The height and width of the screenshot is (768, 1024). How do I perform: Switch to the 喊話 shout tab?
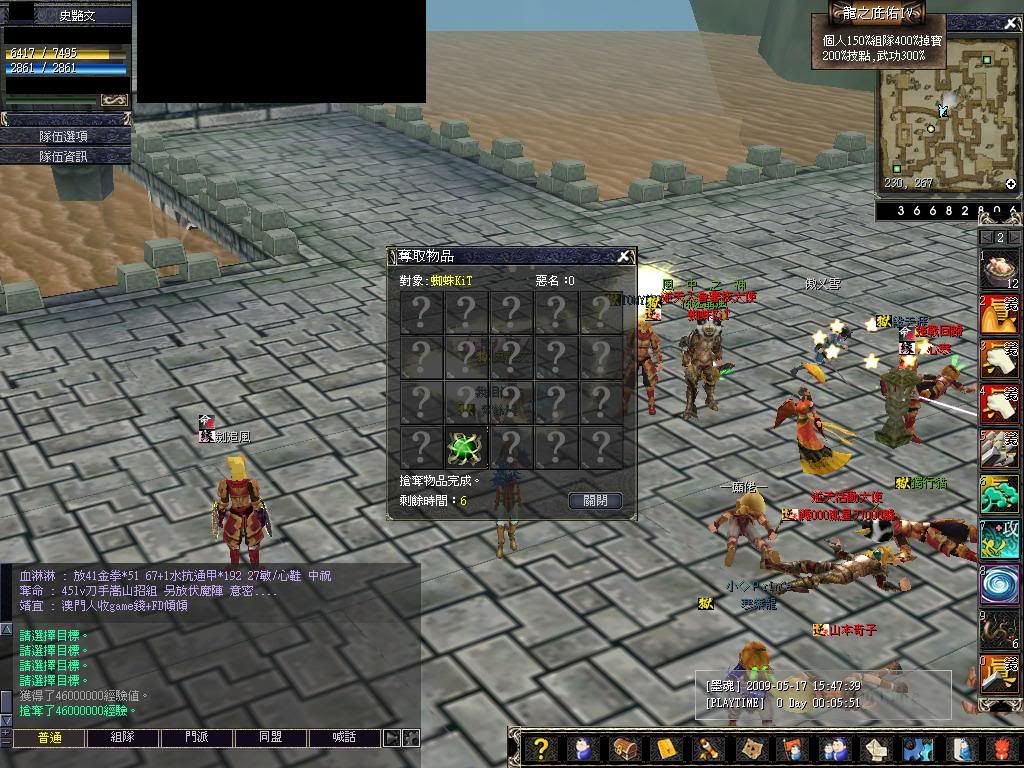(343, 738)
